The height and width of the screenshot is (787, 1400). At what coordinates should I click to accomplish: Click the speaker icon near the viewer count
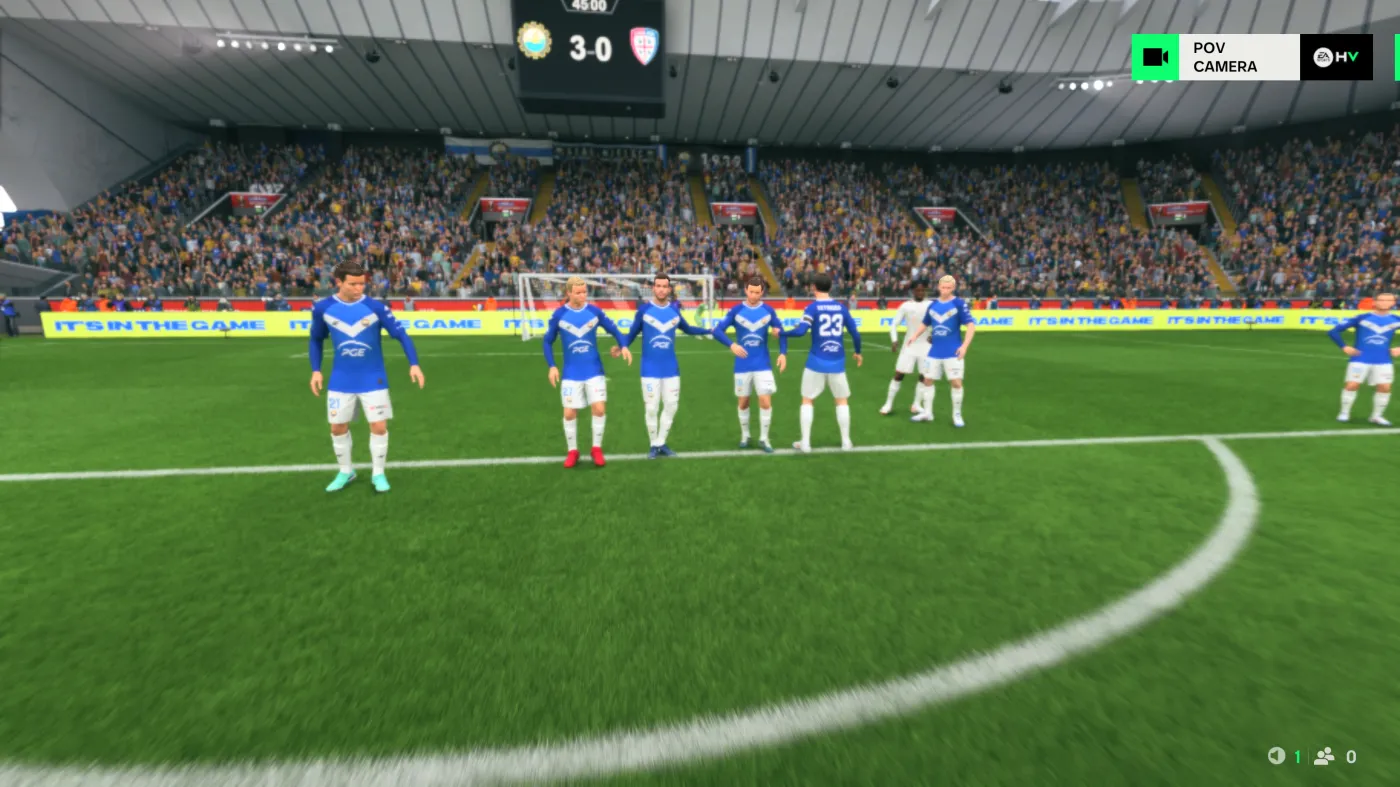tap(1277, 755)
